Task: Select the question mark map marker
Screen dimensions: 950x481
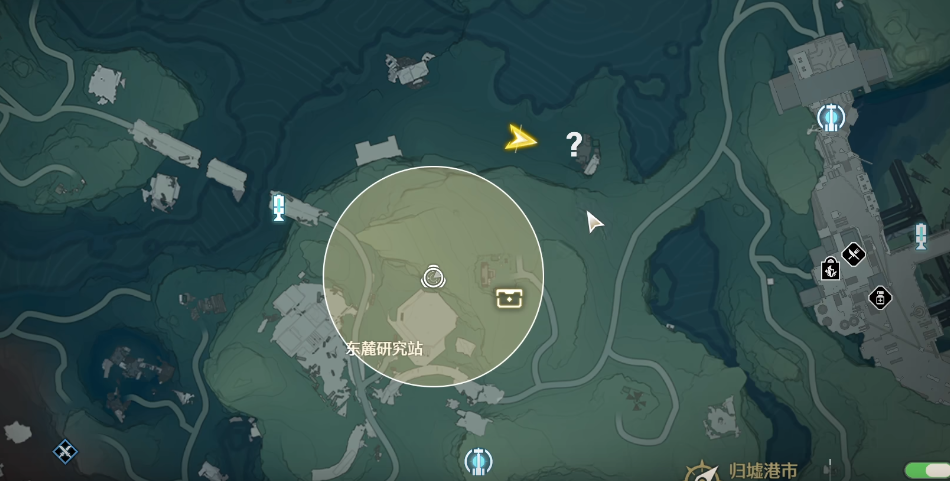Action: coord(574,146)
